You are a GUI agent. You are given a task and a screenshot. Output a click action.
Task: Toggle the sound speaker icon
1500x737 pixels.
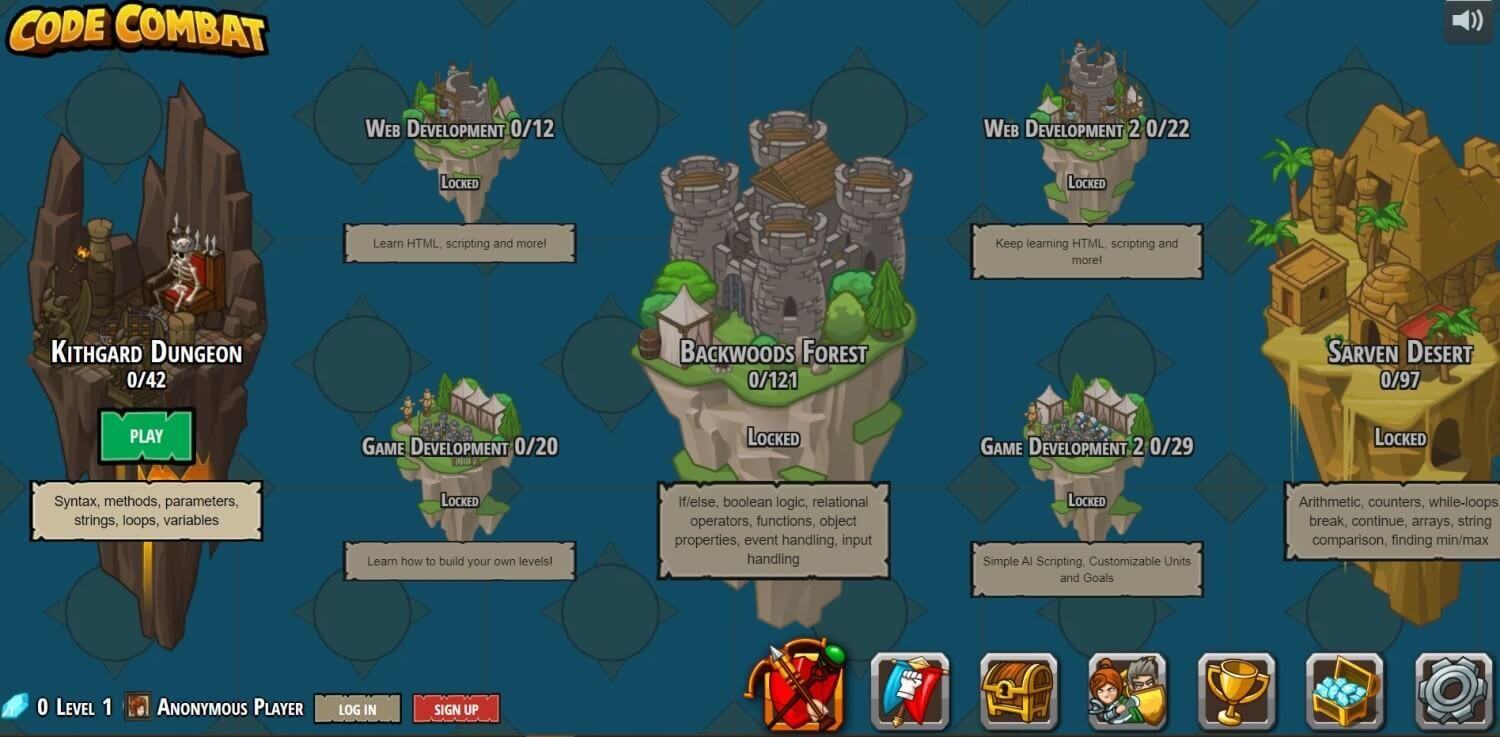[x=1467, y=20]
